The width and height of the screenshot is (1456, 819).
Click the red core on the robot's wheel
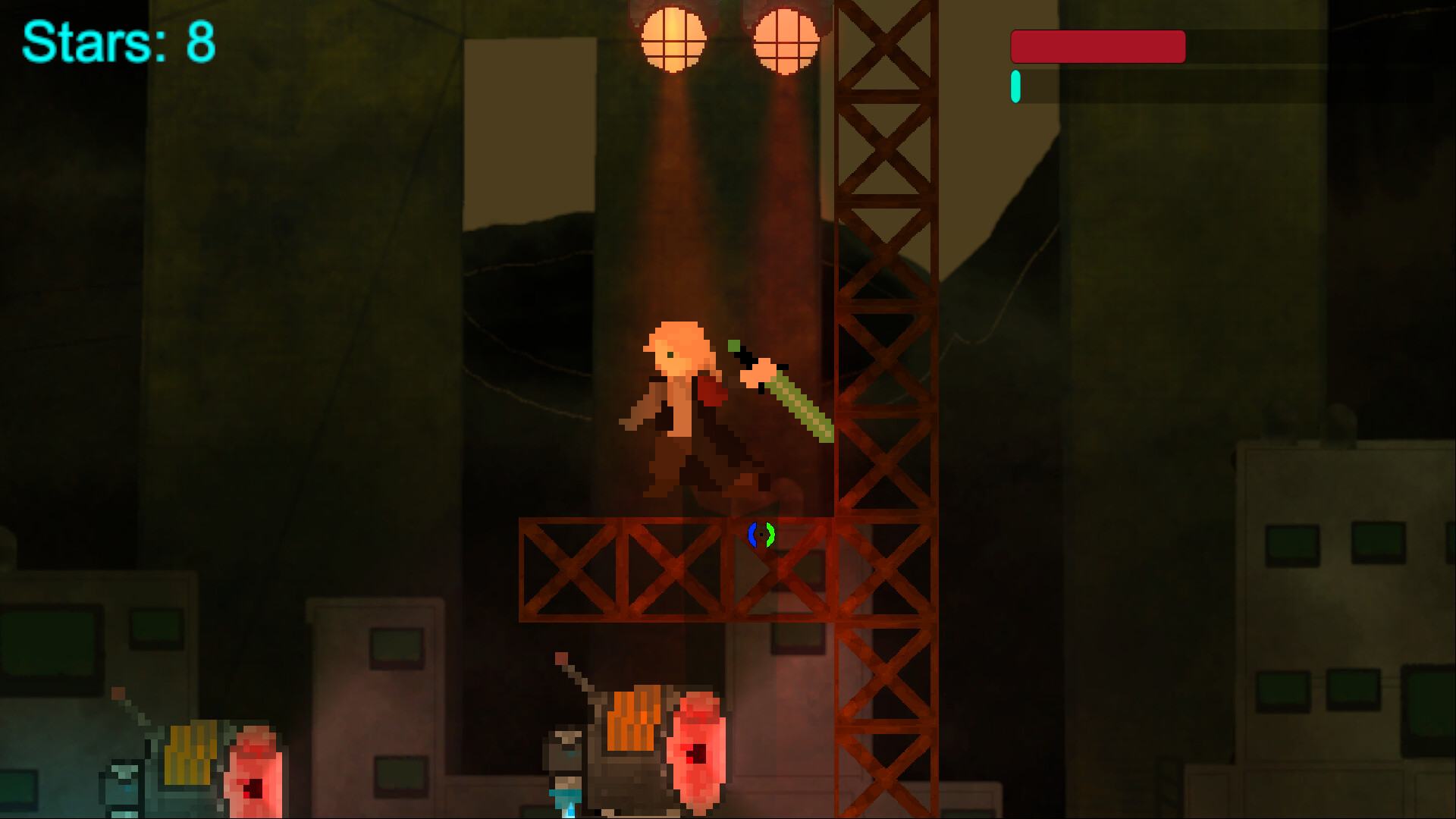(696, 755)
